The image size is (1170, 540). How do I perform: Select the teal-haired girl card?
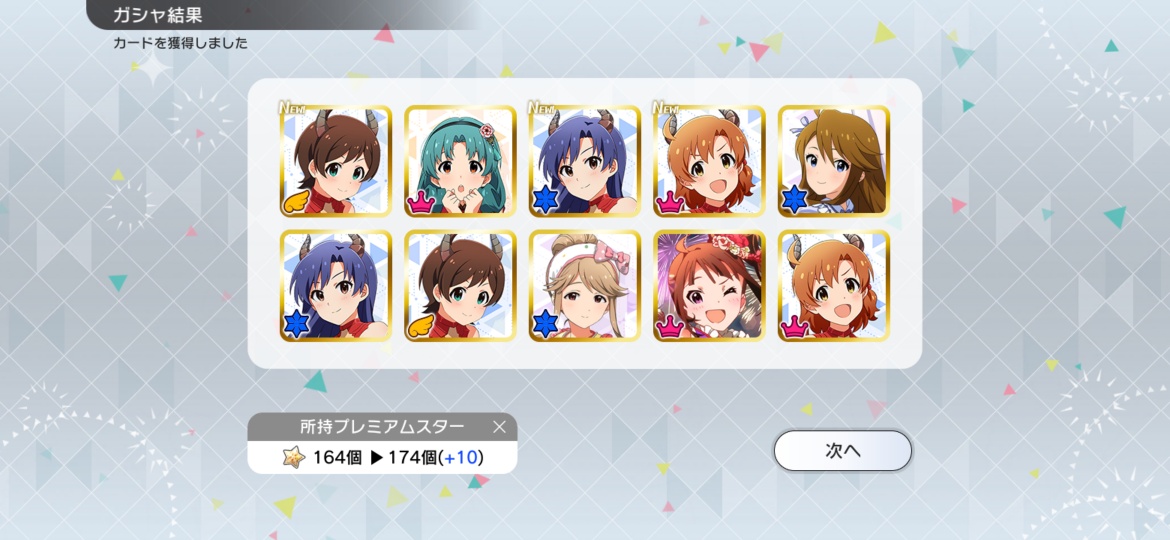(460, 161)
